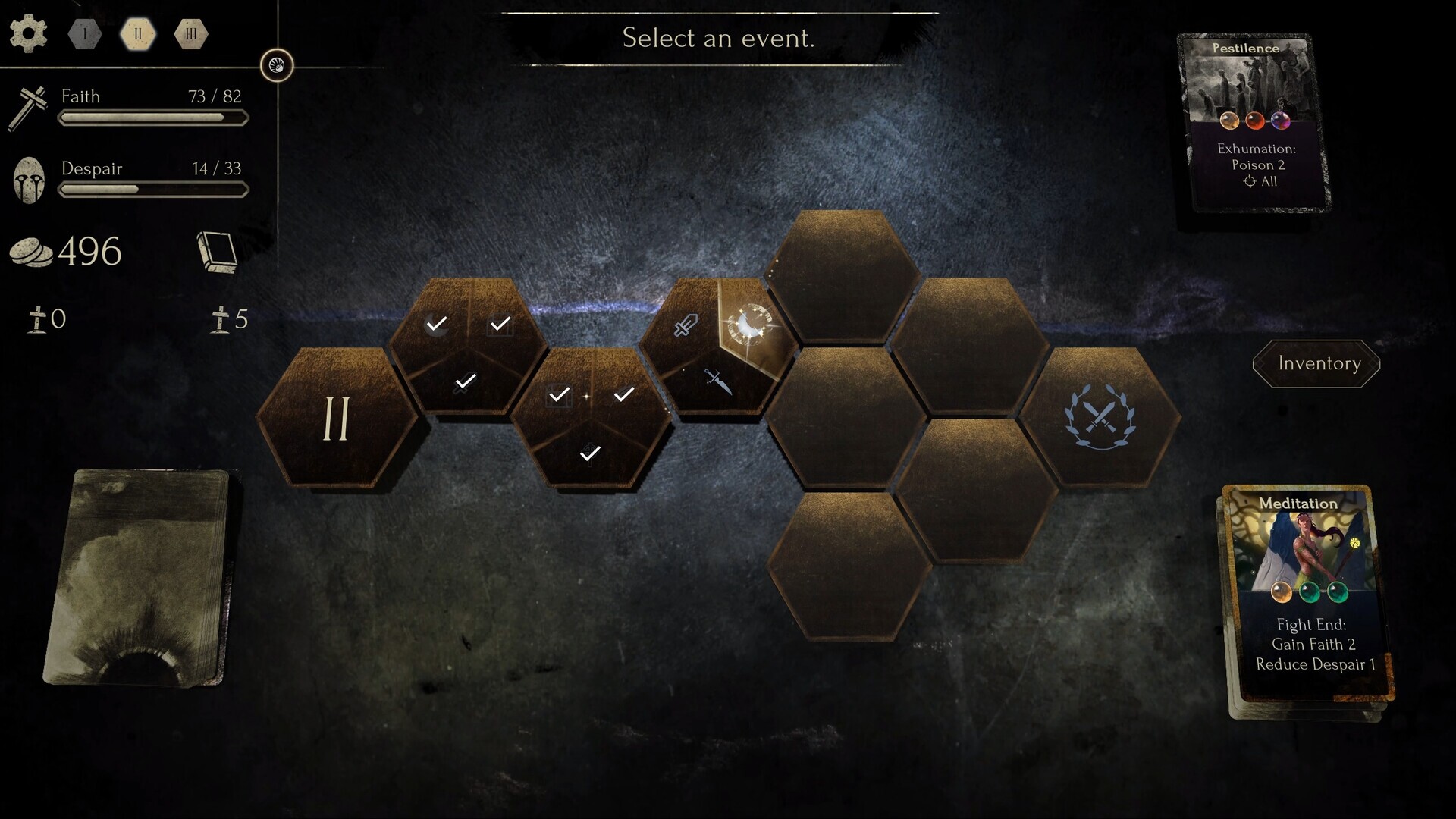Click the spiral shell orb icon
The height and width of the screenshot is (819, 1456).
click(277, 65)
